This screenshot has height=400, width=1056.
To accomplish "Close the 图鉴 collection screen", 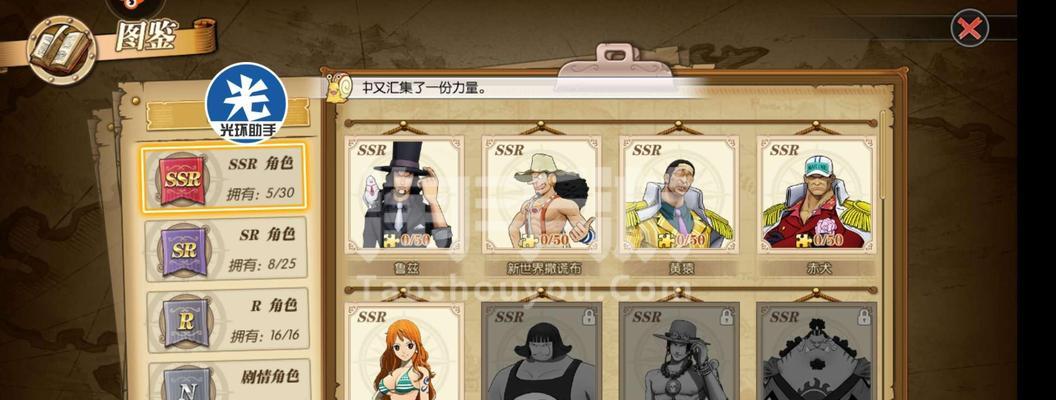I will [x=968, y=29].
